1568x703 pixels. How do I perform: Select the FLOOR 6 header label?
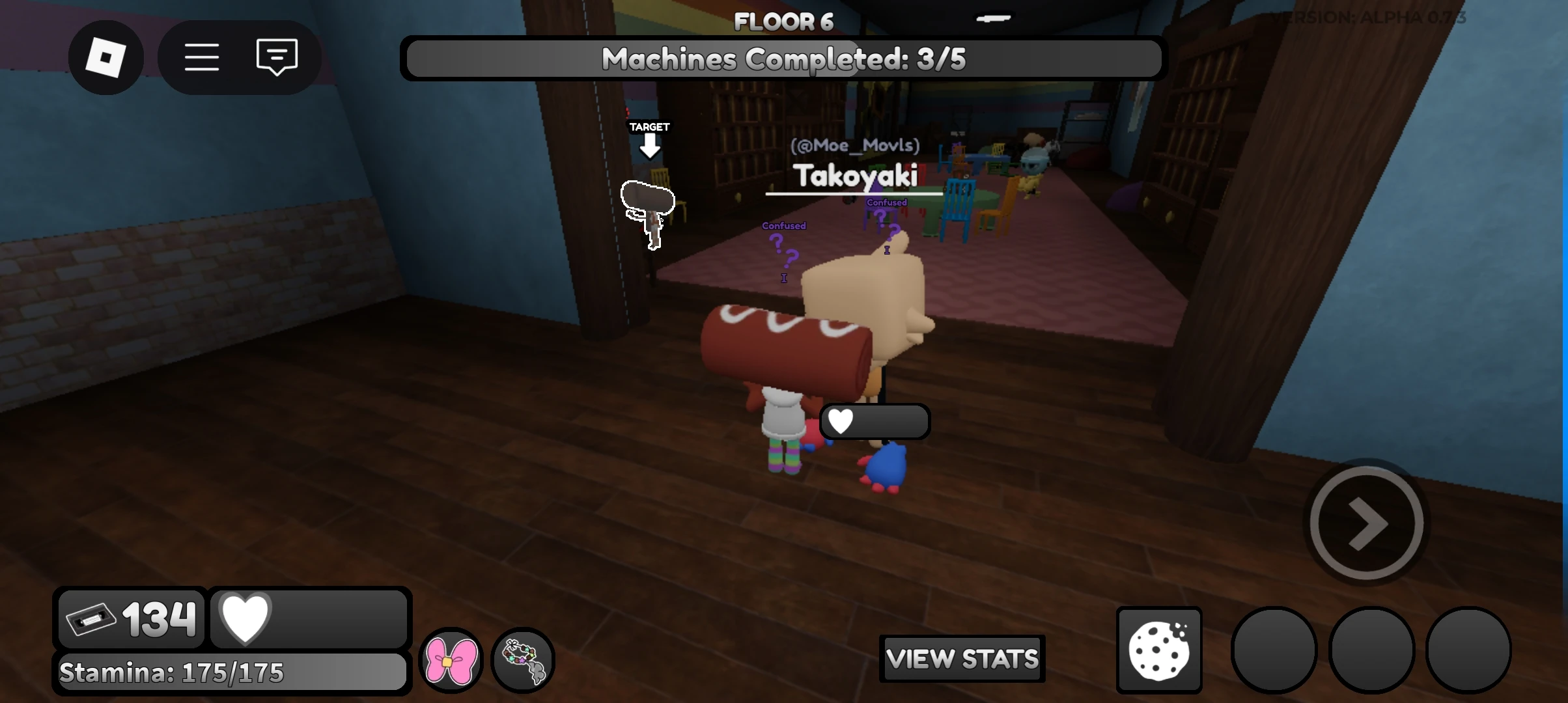point(783,20)
